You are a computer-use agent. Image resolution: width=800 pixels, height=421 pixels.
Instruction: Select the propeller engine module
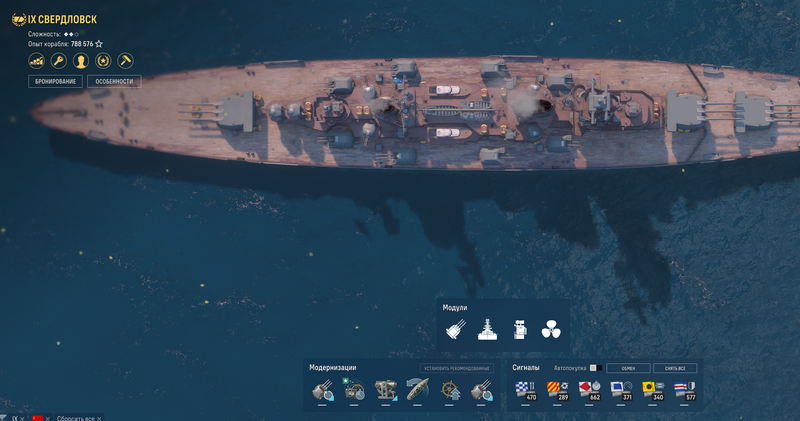[x=550, y=329]
